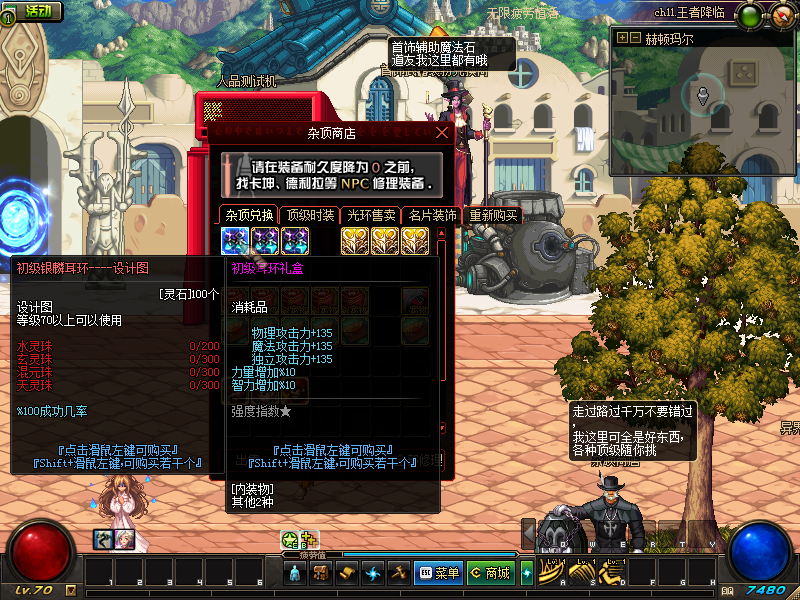This screenshot has width=800, height=600.
Task: Click the minimap plus zoom button
Action: pos(623,38)
